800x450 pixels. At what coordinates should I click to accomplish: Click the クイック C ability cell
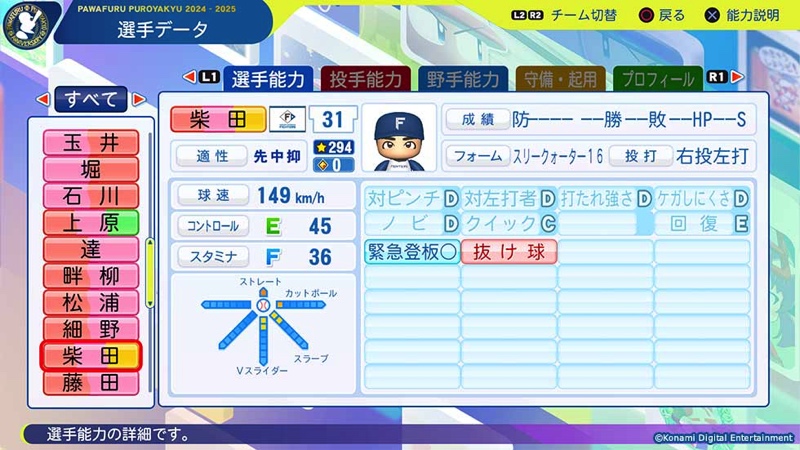(508, 223)
